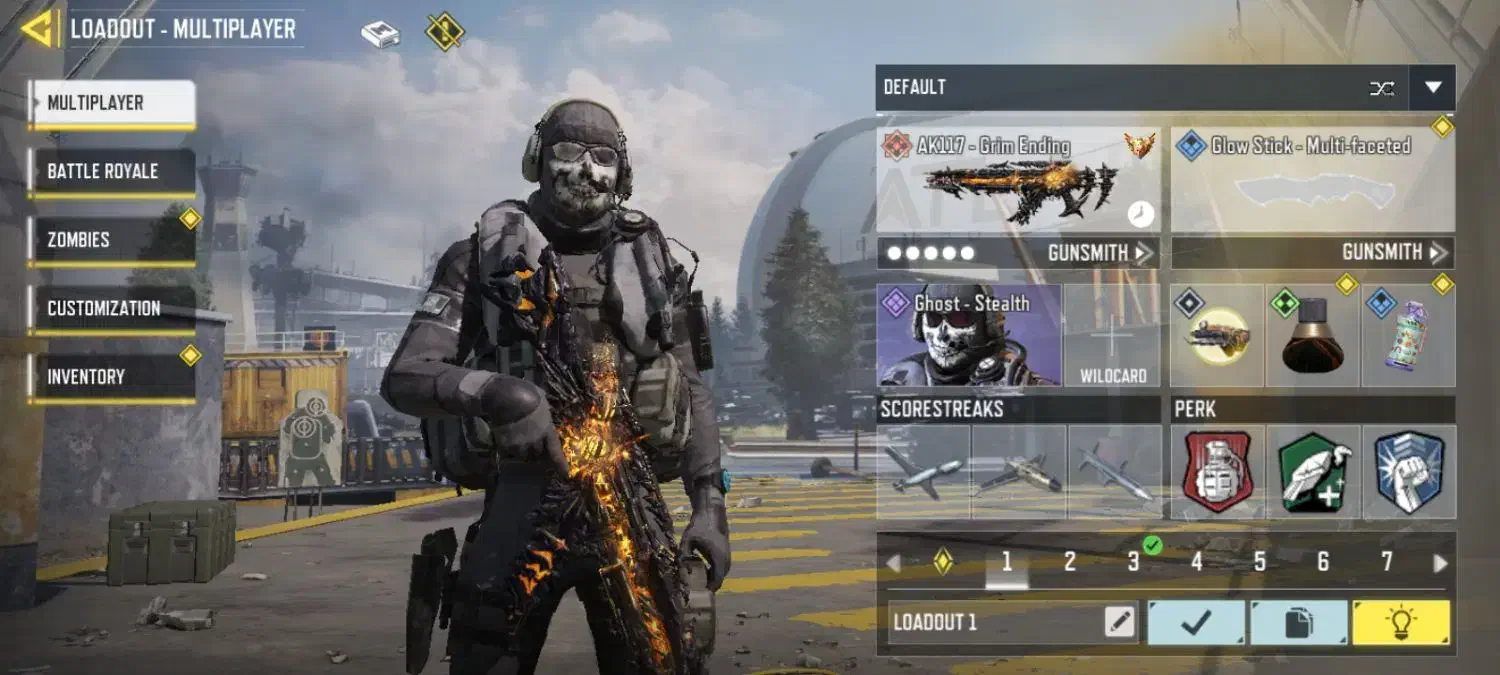
Task: Change the red grenade perk
Action: (x=1218, y=472)
